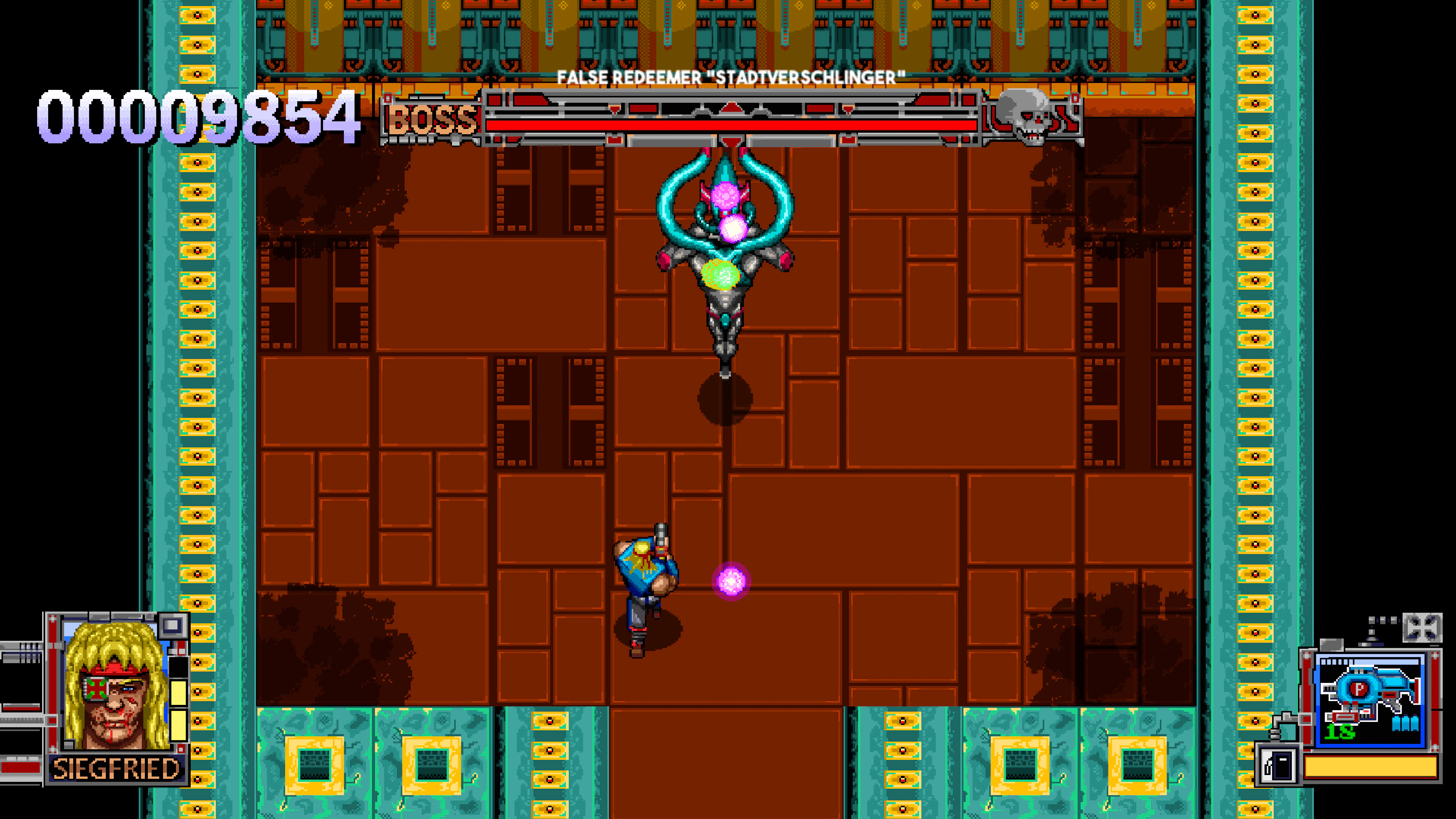Click the score counter 00009854
The height and width of the screenshot is (819, 1456).
click(198, 116)
